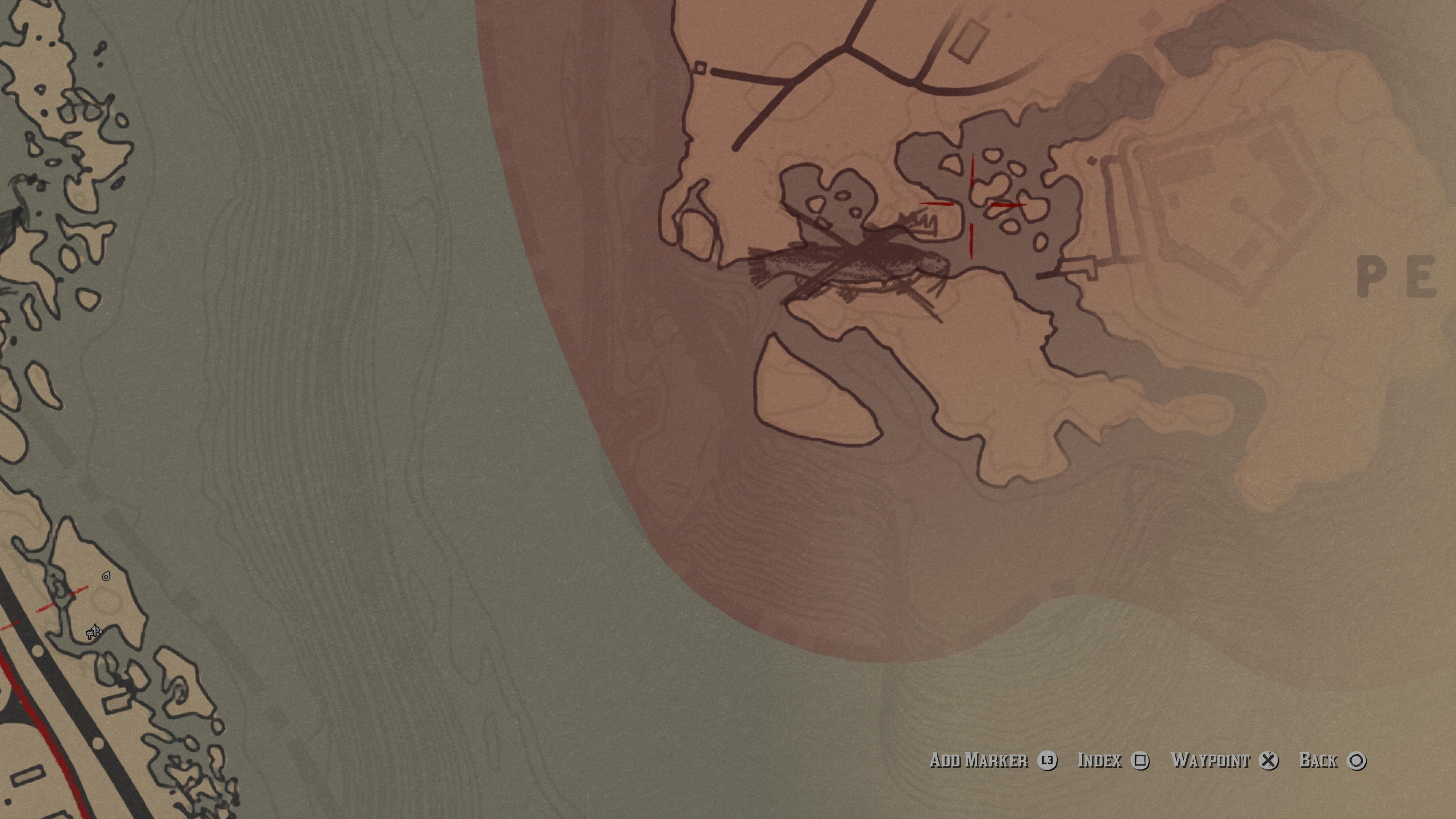This screenshot has height=819, width=1456.
Task: Click the square button icon beside Index
Action: (1141, 761)
